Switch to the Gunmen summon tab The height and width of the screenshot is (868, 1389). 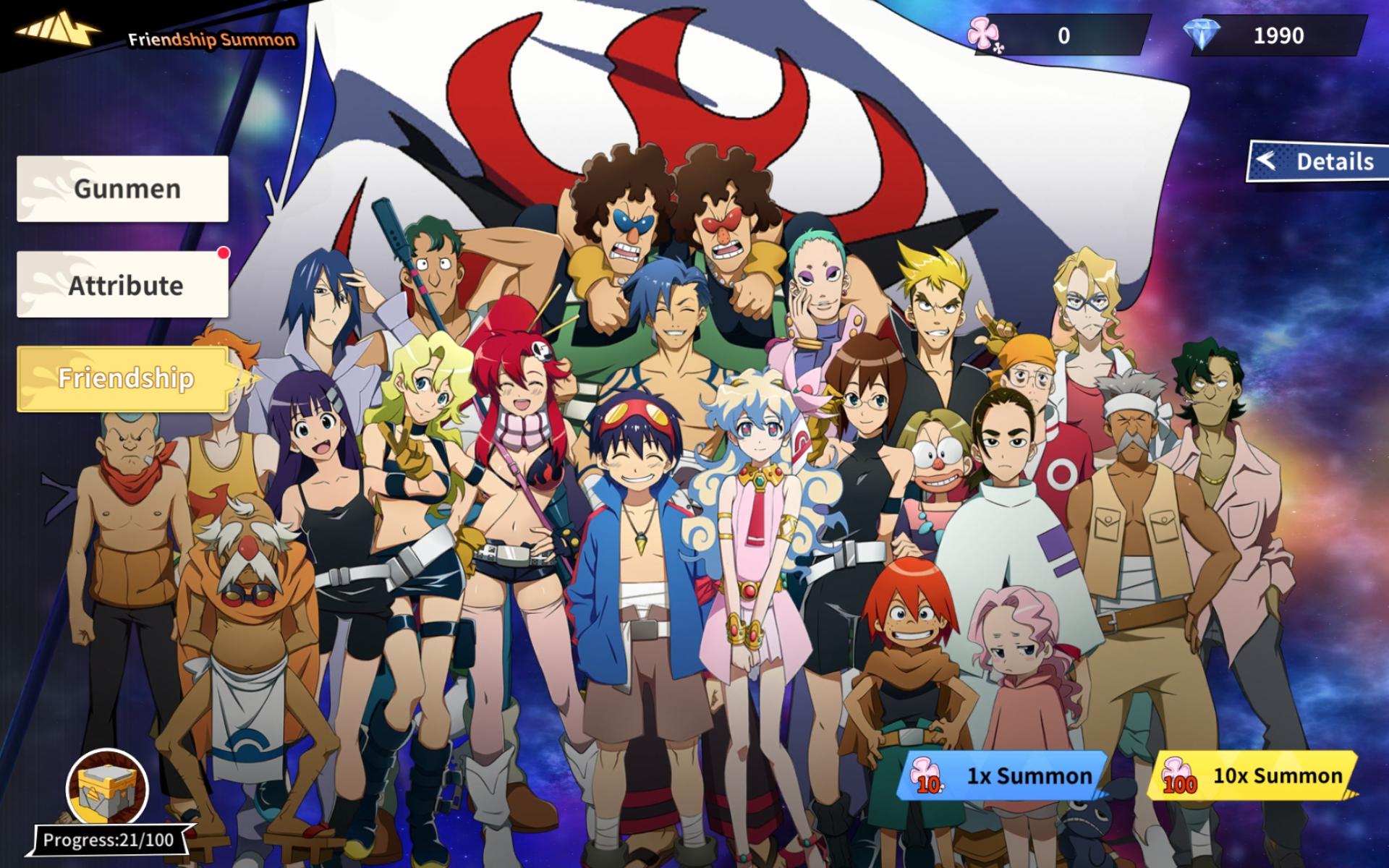(x=123, y=188)
